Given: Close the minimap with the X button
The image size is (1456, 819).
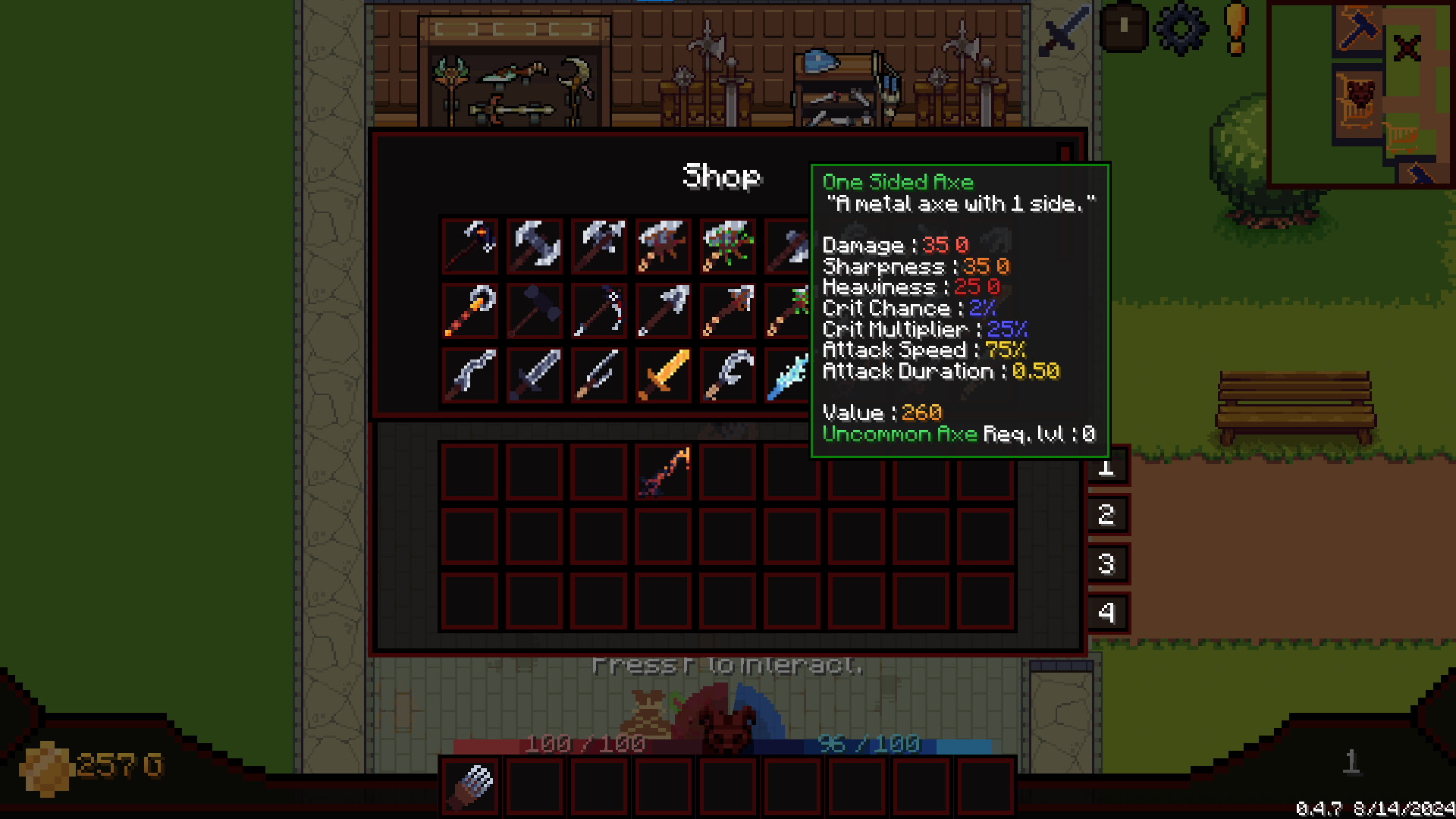Looking at the screenshot, I should (1407, 47).
